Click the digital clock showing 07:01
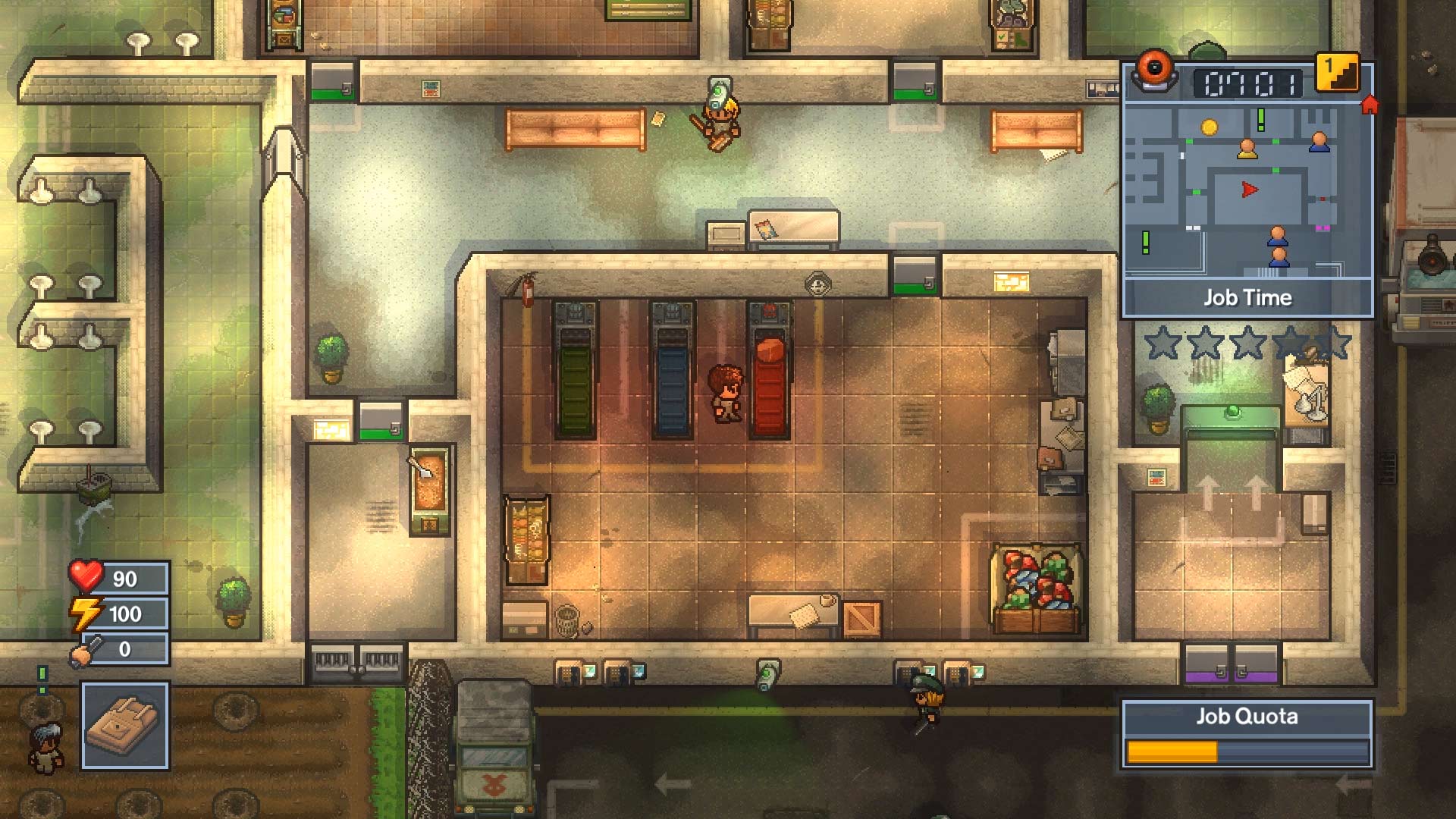Viewport: 1456px width, 819px height. (1249, 82)
